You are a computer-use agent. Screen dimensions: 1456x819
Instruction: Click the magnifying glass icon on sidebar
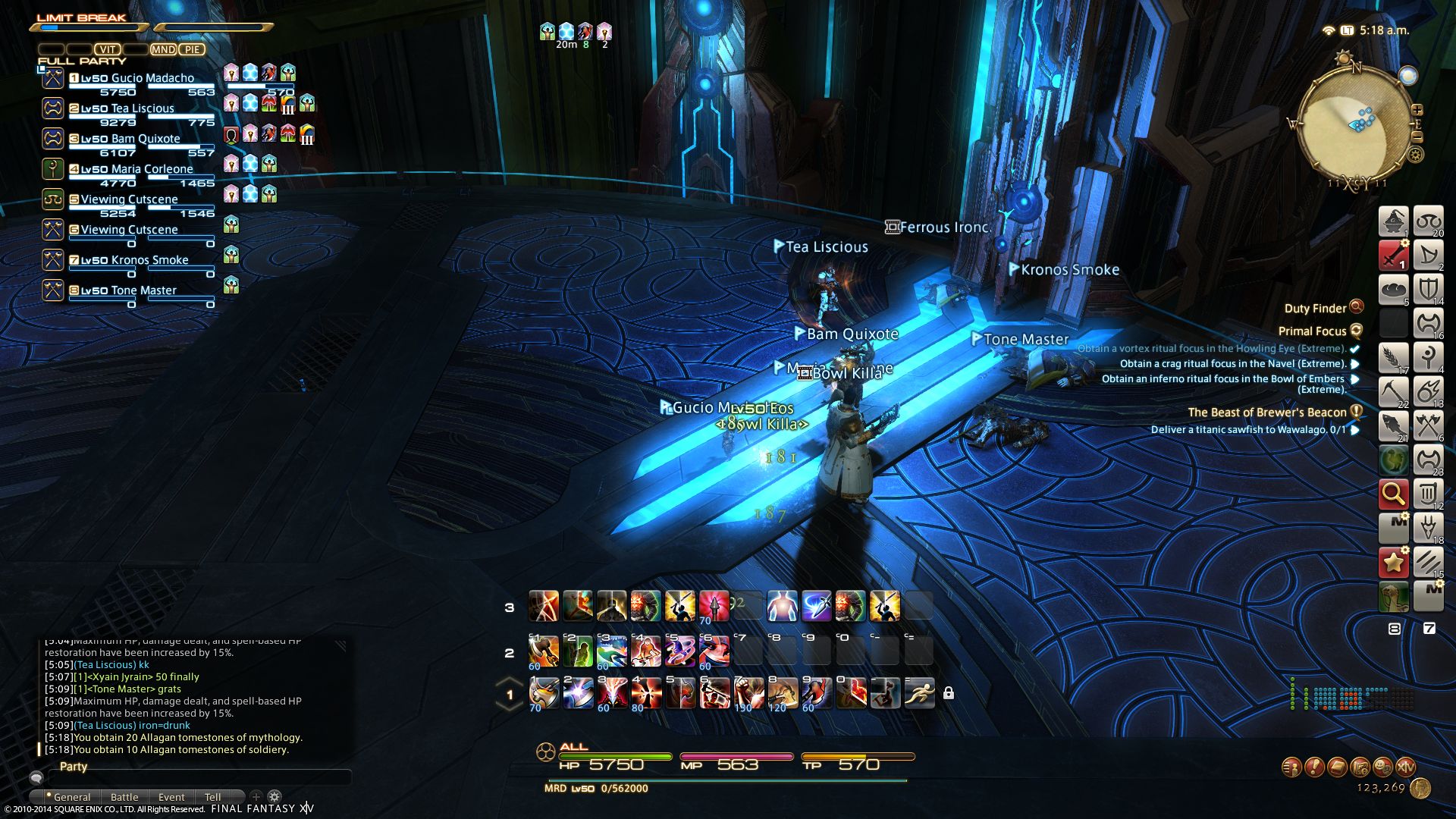pos(1393,494)
